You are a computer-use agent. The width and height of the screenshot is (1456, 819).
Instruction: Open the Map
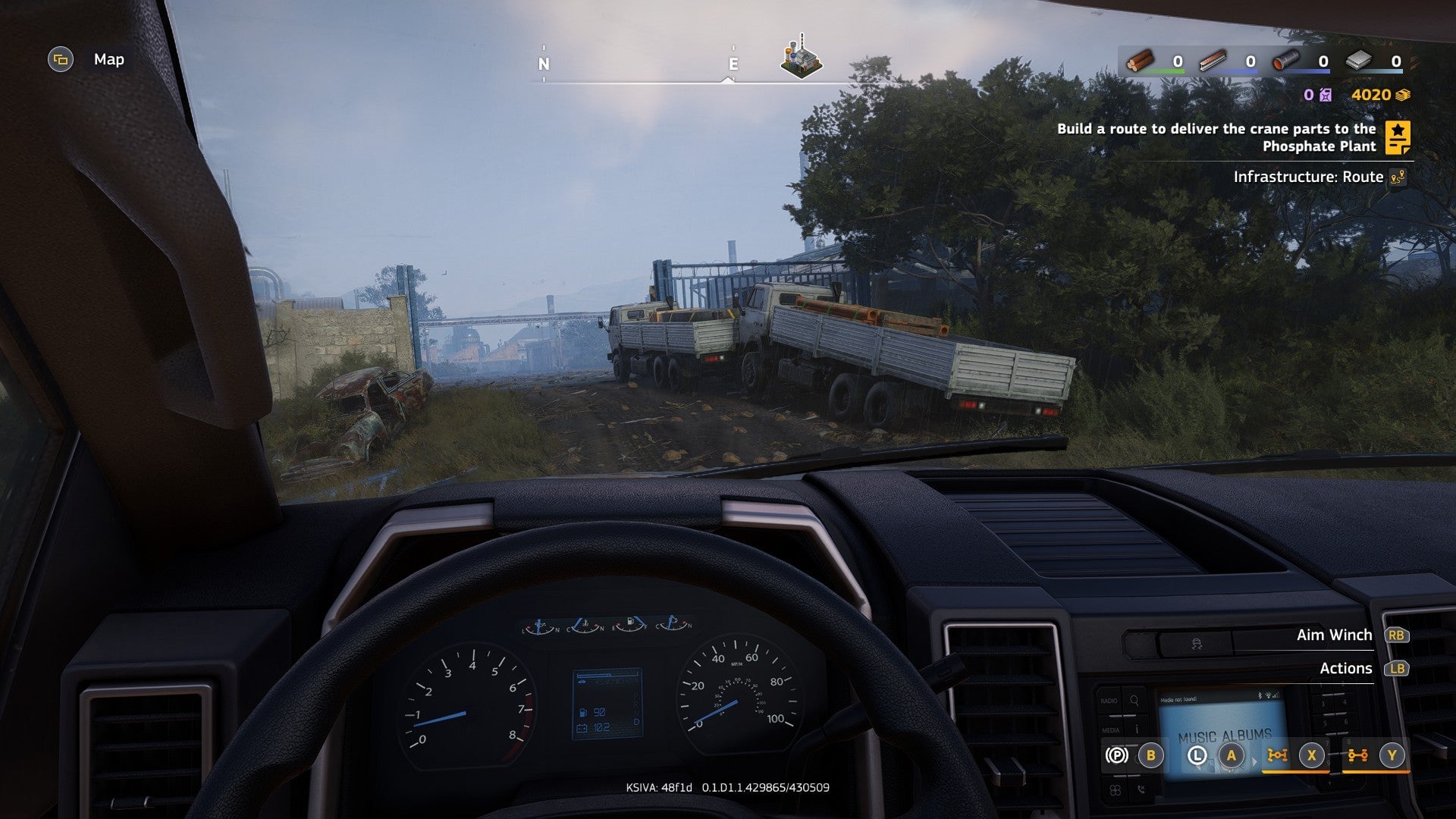coord(61,60)
